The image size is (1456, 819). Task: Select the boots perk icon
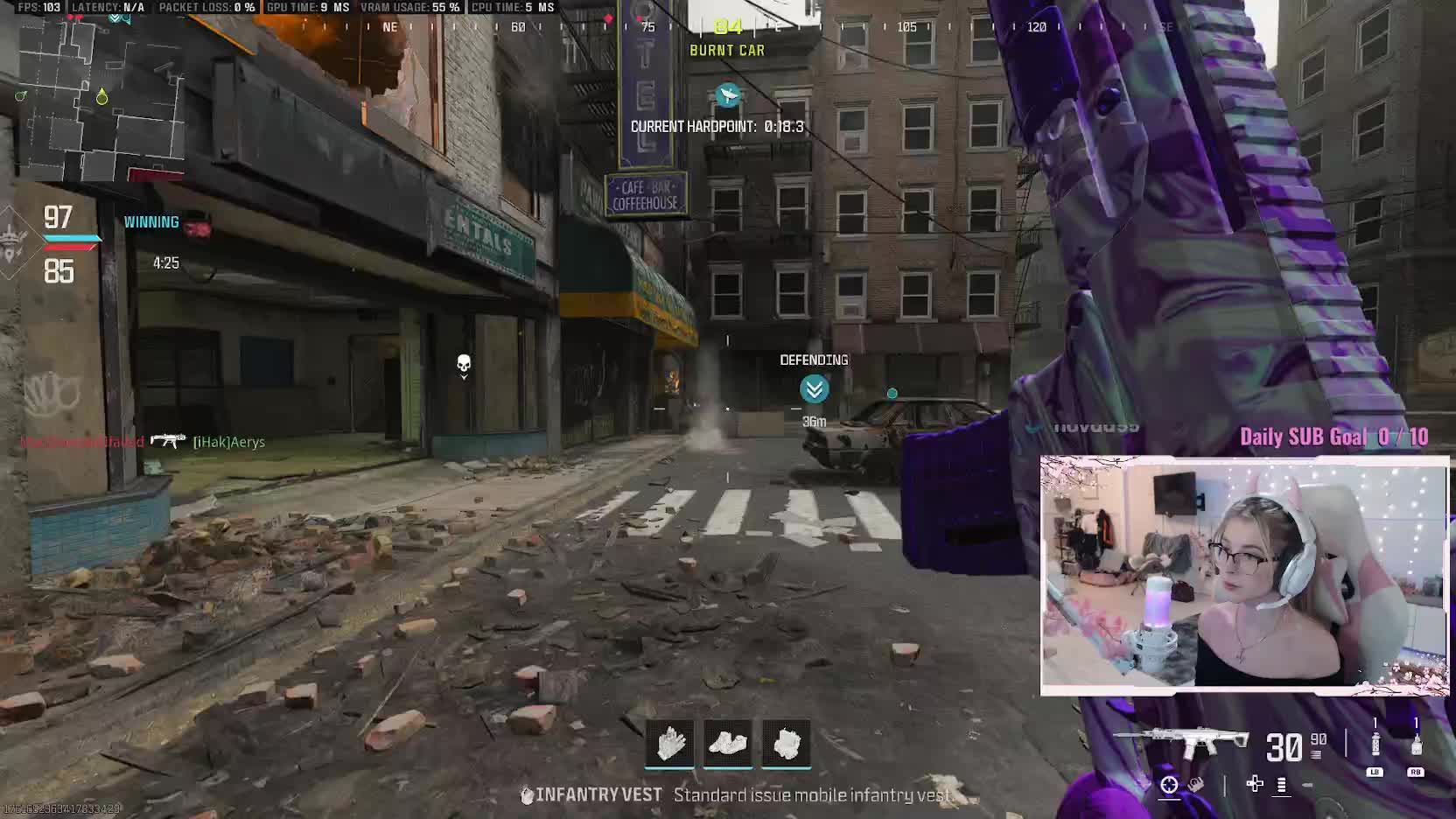point(727,744)
